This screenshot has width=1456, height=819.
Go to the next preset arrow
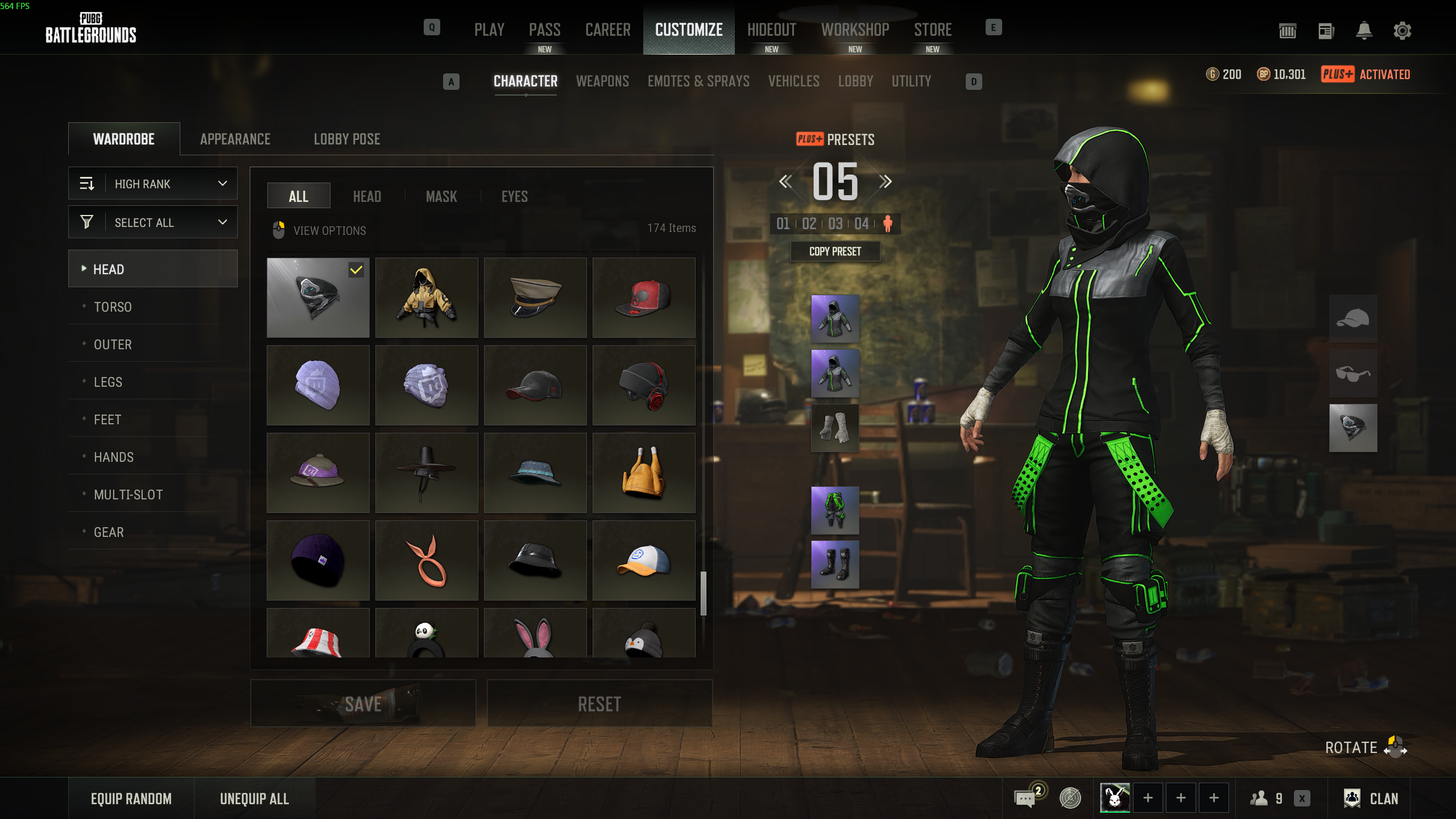[885, 182]
